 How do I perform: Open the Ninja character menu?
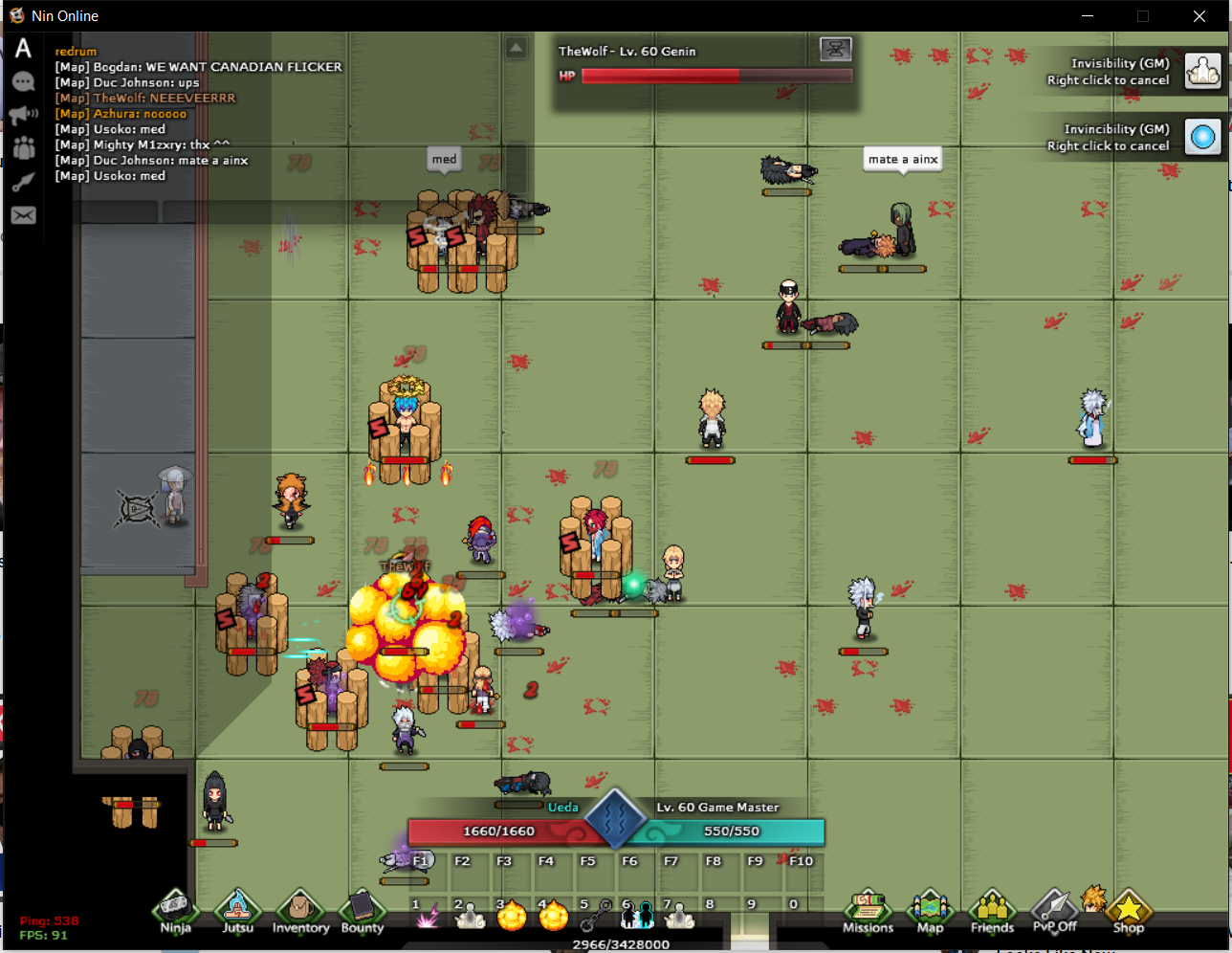(x=174, y=911)
